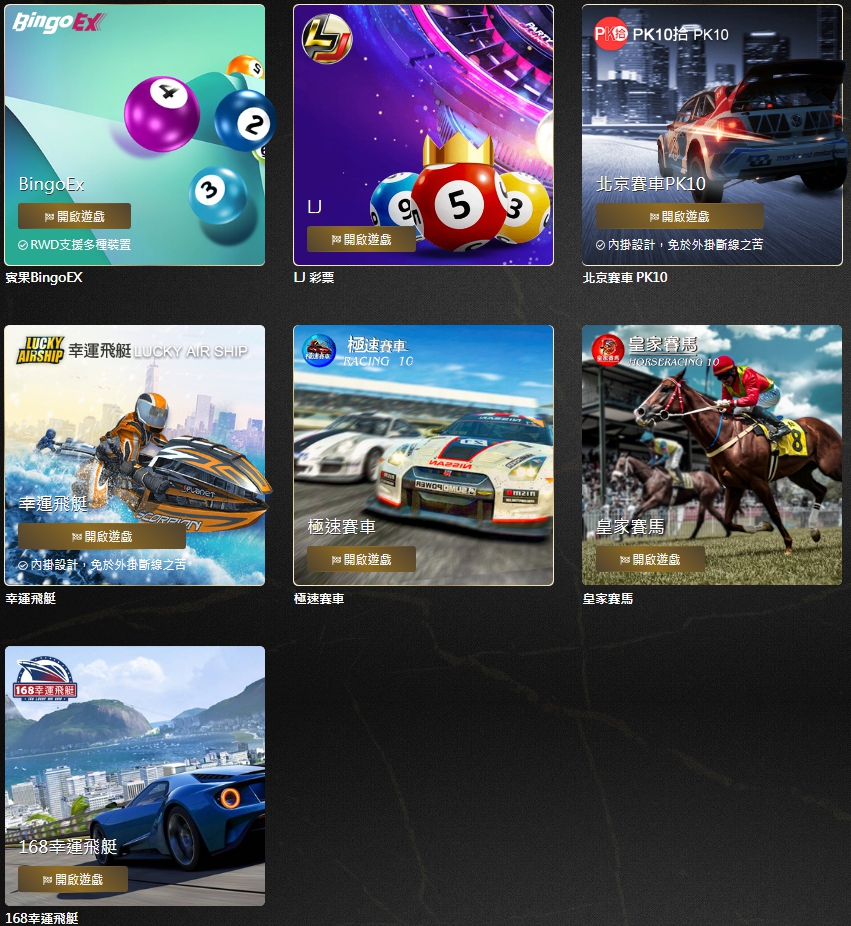Screen dimensions: 851x926
Task: Select the 極速賽車 caption under the card
Action: coord(319,599)
